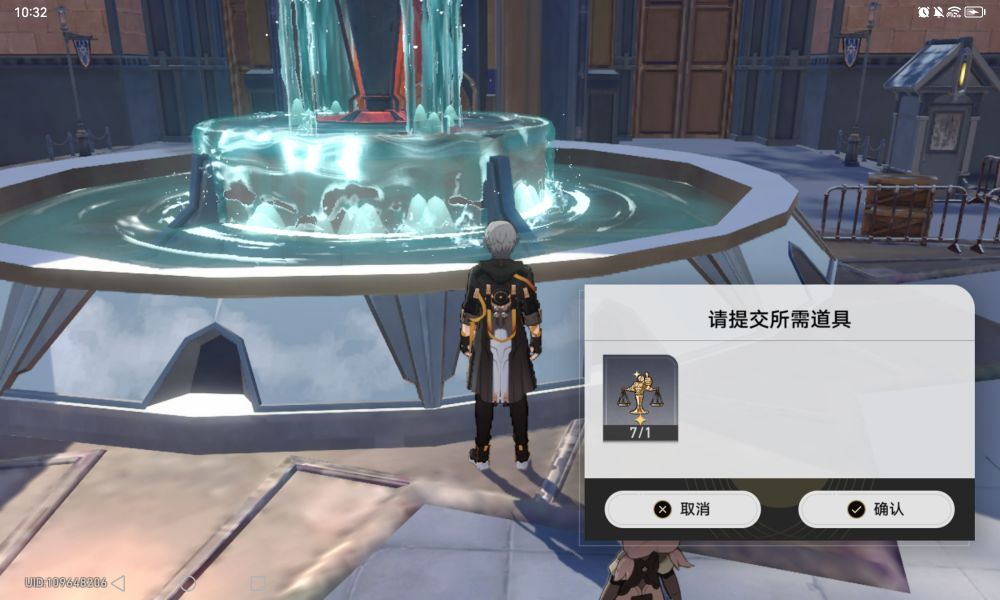Open Android recent apps square button
The width and height of the screenshot is (1000, 600).
[x=257, y=582]
